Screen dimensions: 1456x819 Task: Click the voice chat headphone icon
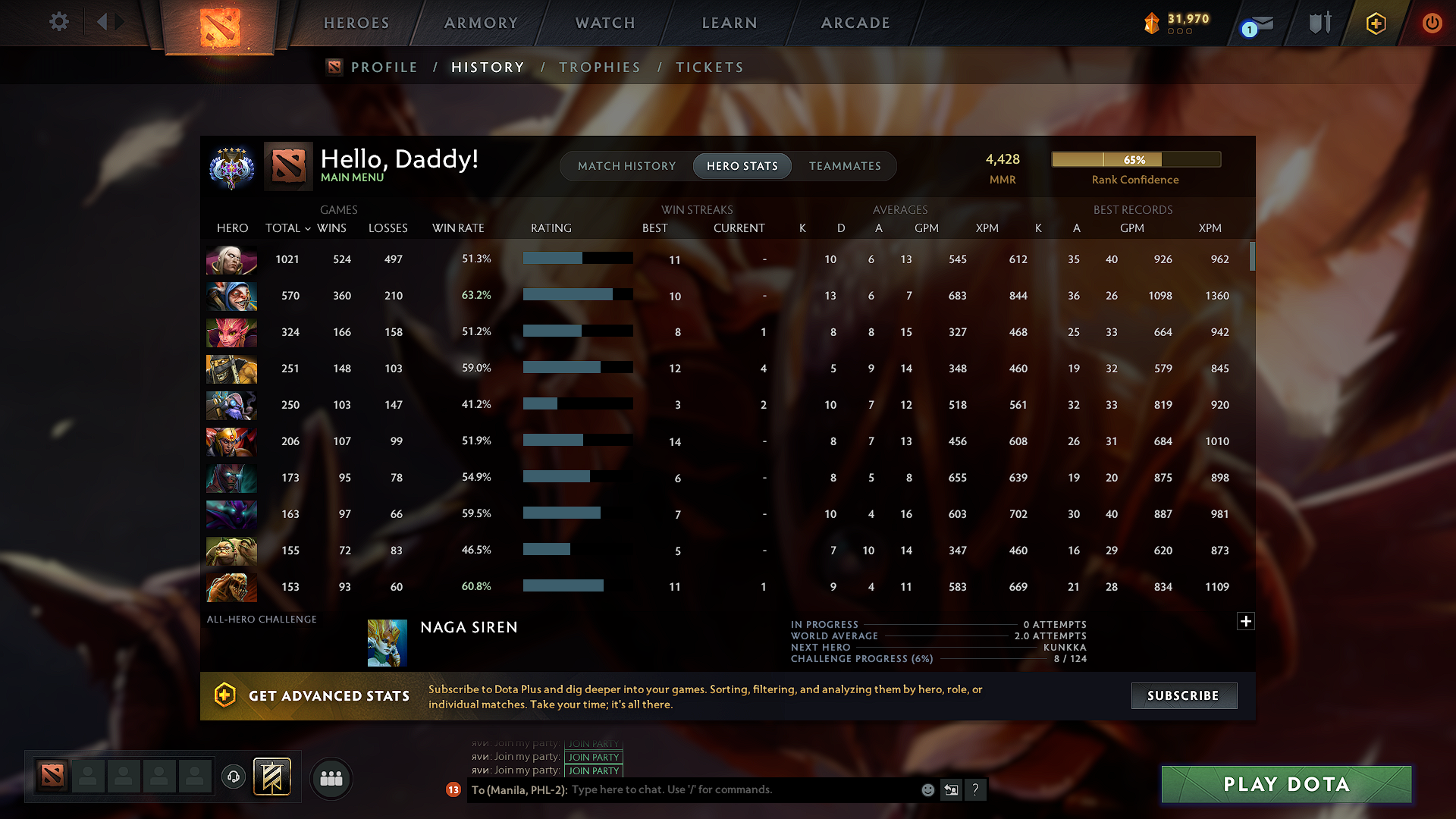[x=233, y=777]
